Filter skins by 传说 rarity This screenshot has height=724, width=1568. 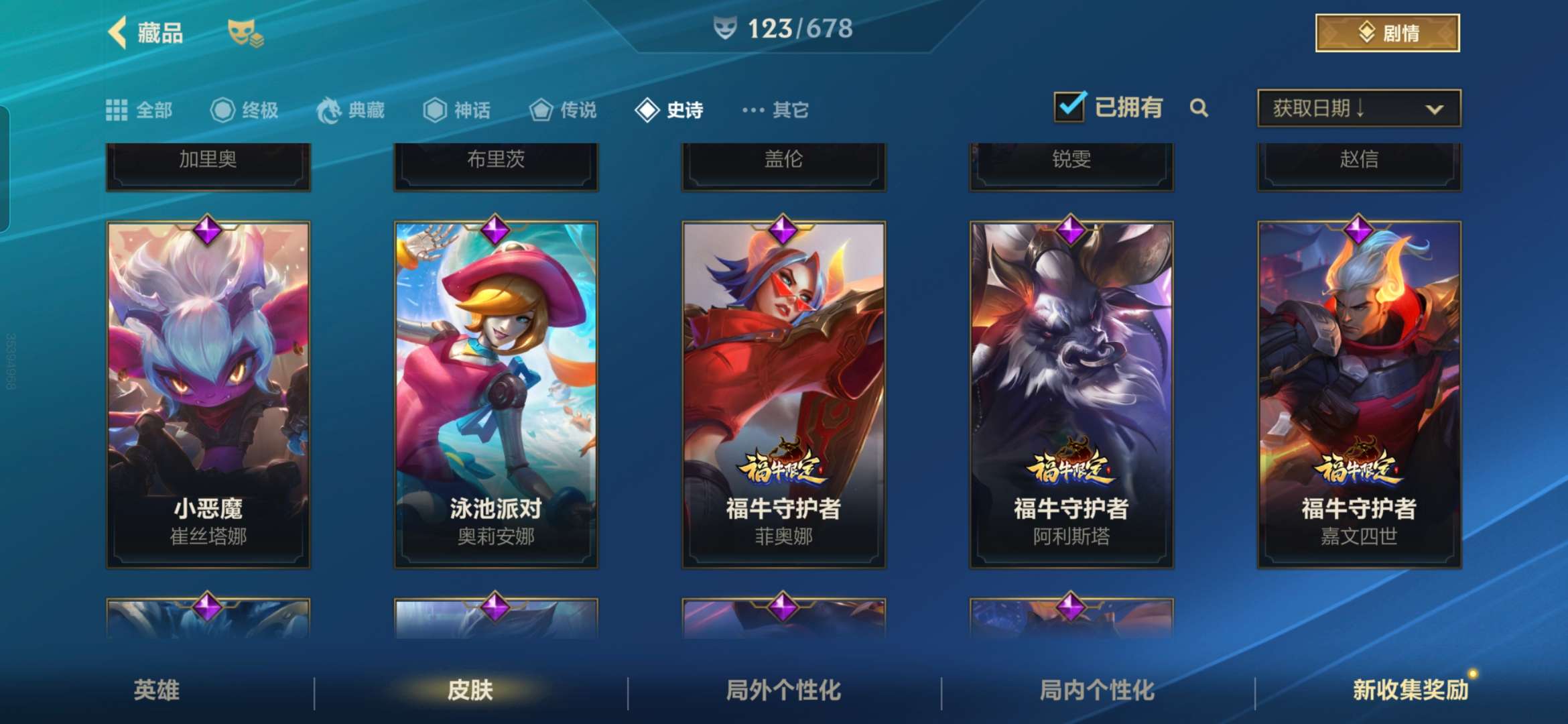[563, 110]
